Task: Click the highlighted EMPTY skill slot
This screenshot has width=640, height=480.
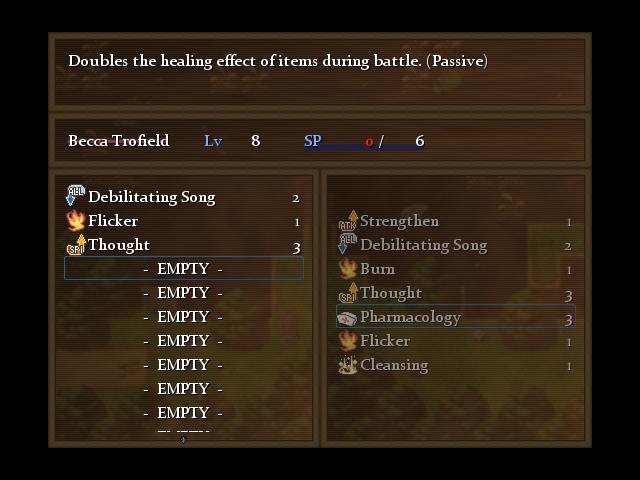Action: point(184,268)
